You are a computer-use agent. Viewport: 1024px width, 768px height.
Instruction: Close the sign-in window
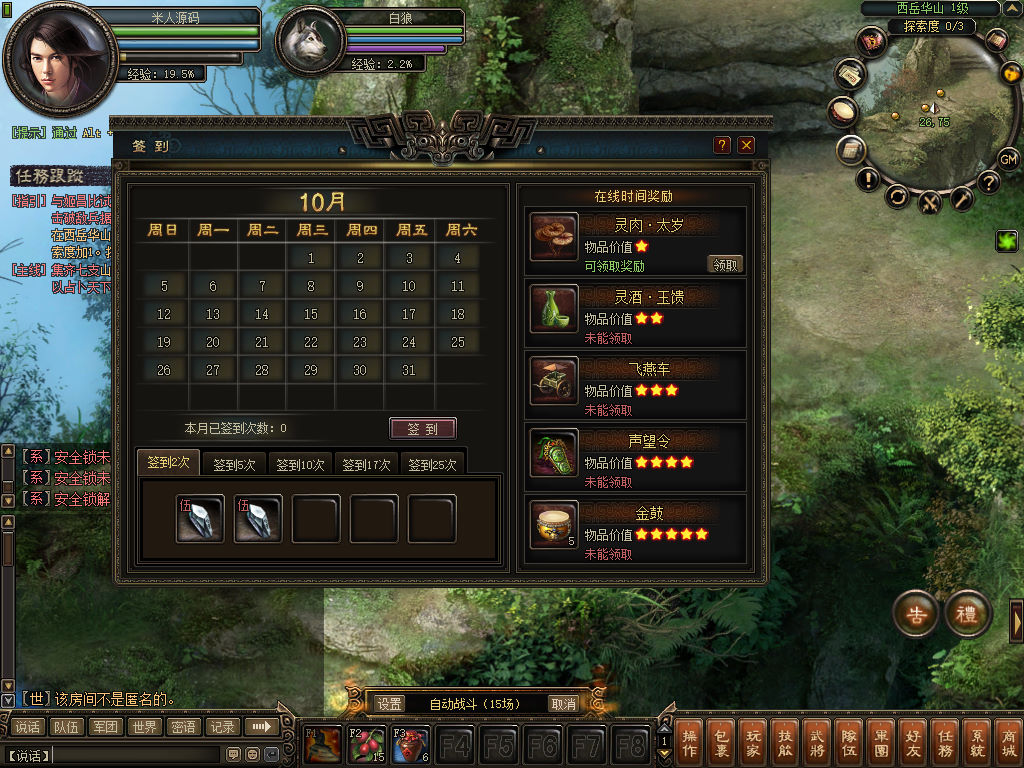(x=746, y=145)
